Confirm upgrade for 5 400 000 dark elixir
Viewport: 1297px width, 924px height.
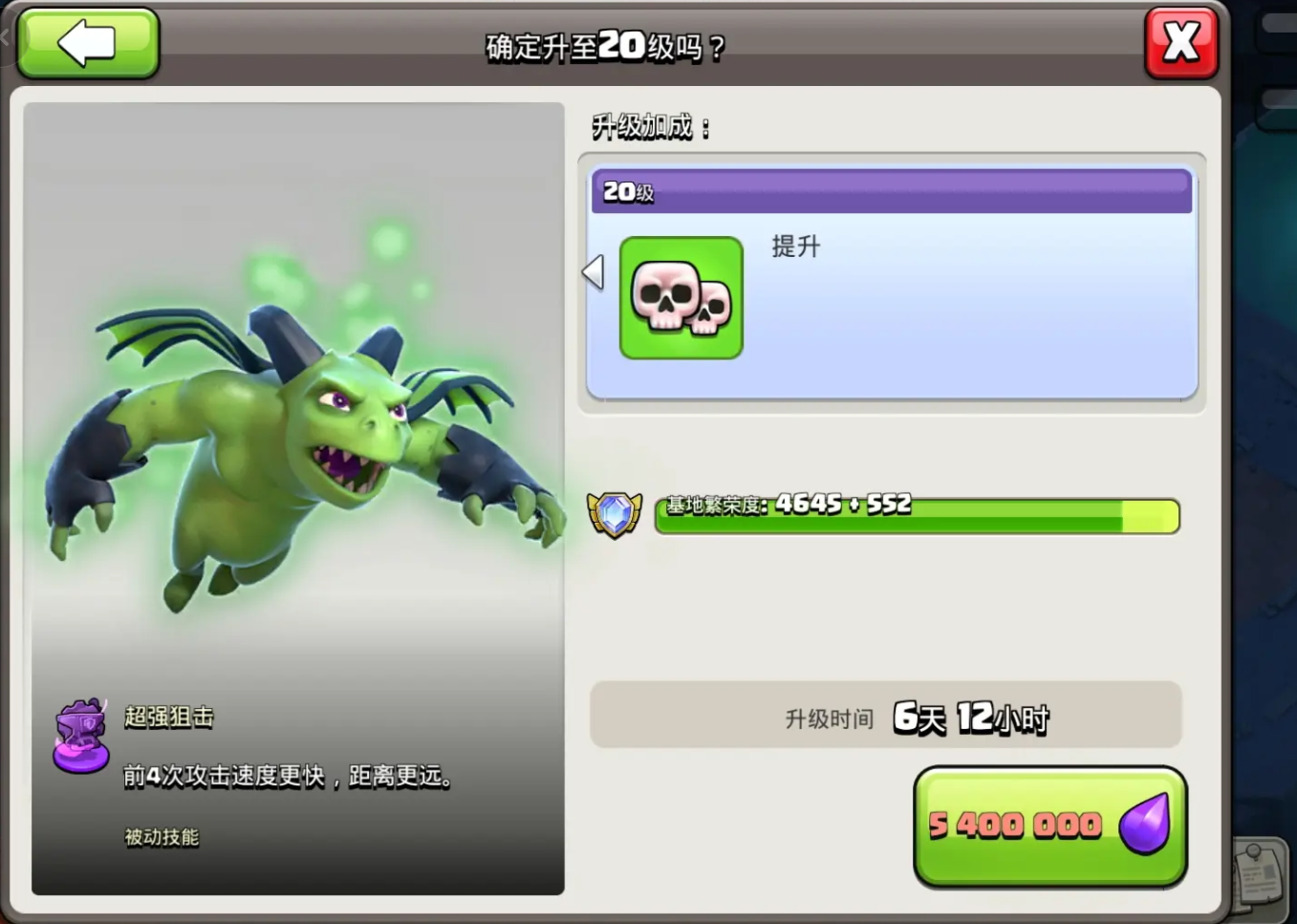[x=1049, y=826]
